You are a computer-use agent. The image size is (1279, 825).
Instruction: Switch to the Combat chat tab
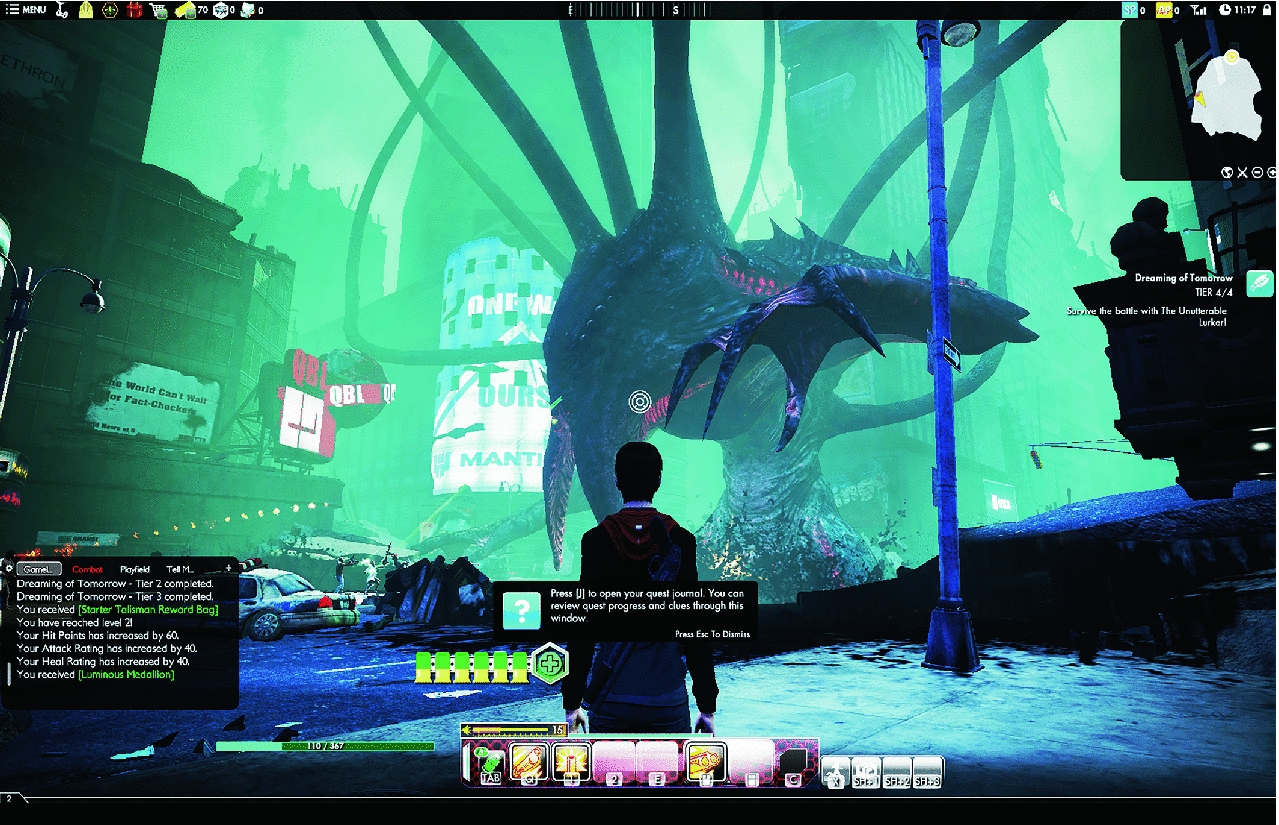pyautogui.click(x=87, y=569)
